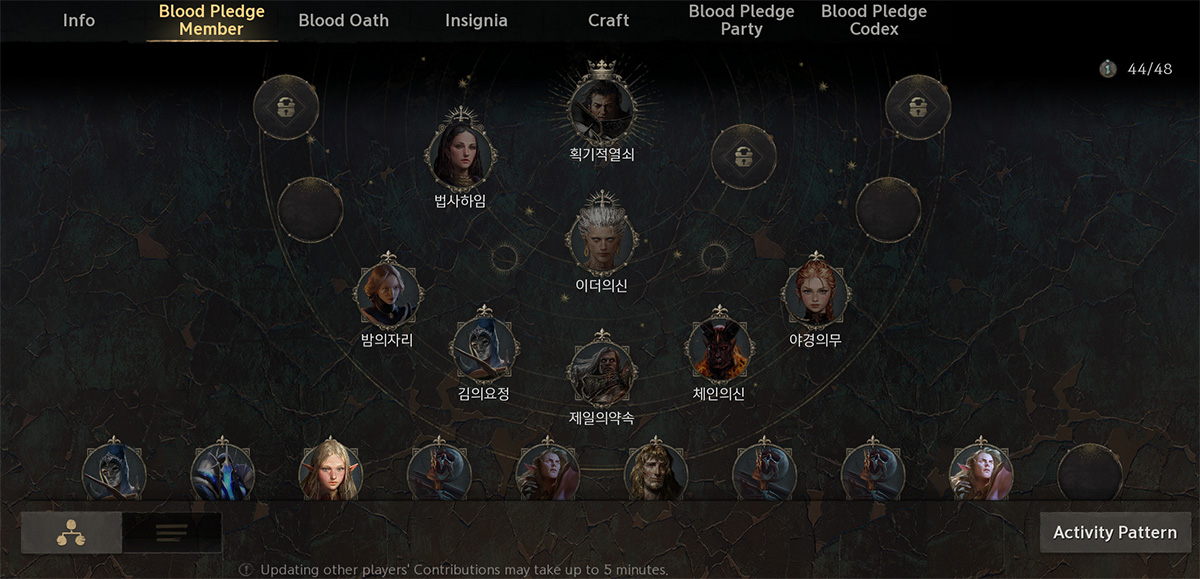Select member 법사하임's portrait
1200x579 pixels.
point(461,154)
